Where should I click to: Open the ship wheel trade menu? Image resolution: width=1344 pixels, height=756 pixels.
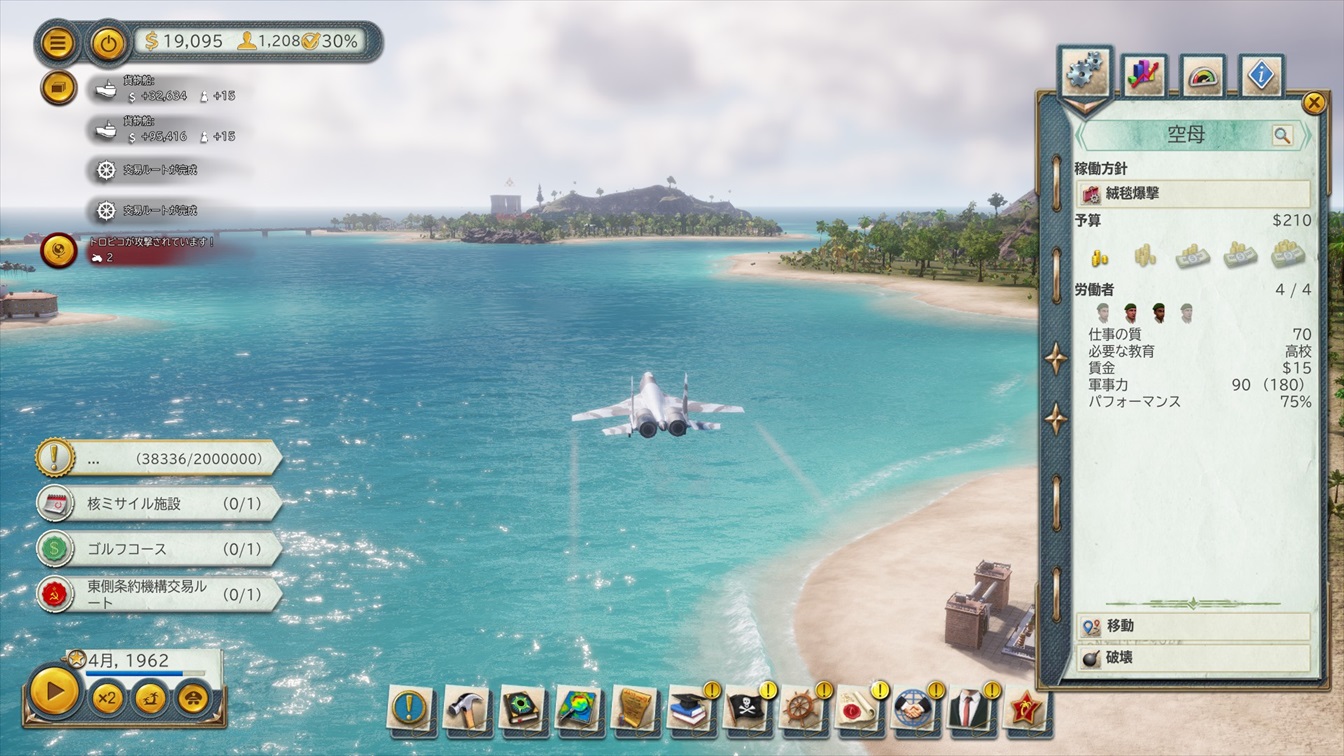(x=802, y=708)
